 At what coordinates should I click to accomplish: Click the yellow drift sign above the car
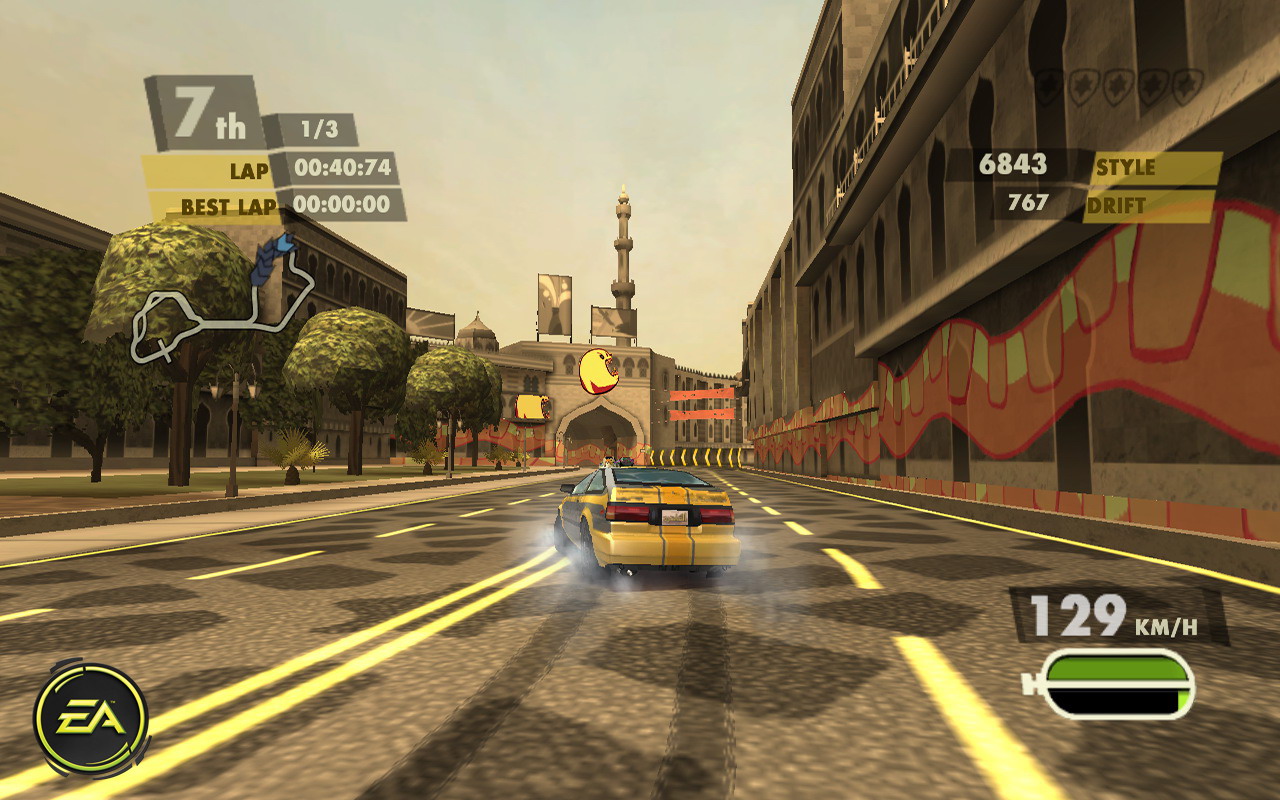(600, 372)
